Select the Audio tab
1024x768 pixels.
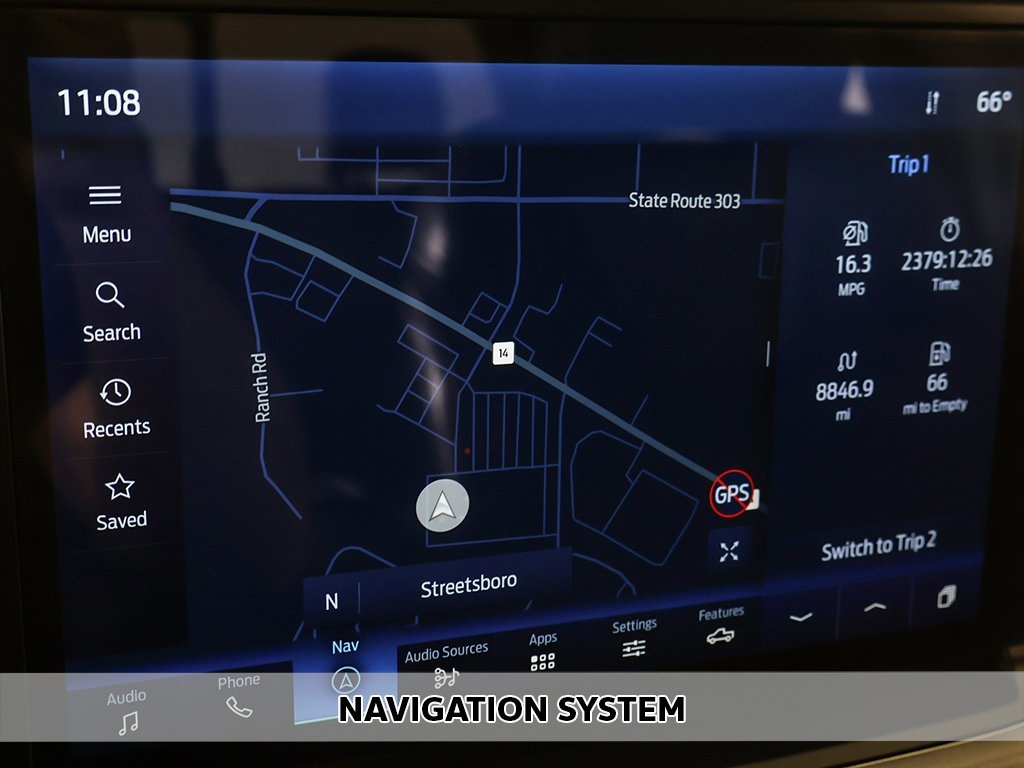click(127, 711)
